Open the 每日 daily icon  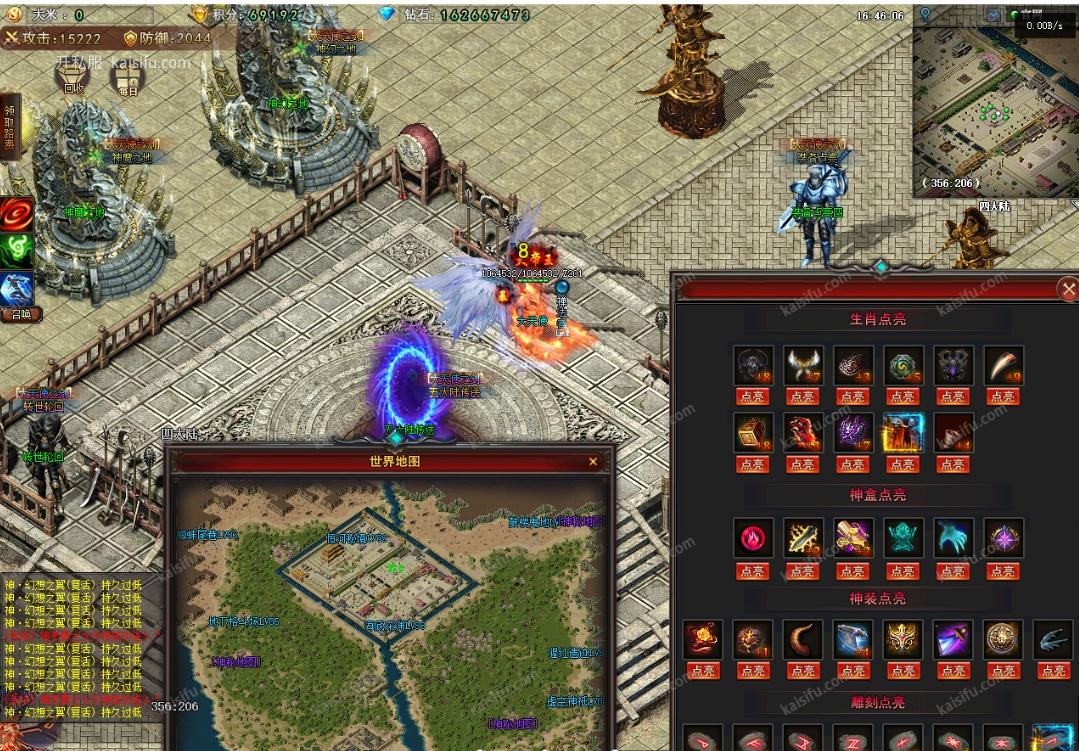tap(127, 78)
